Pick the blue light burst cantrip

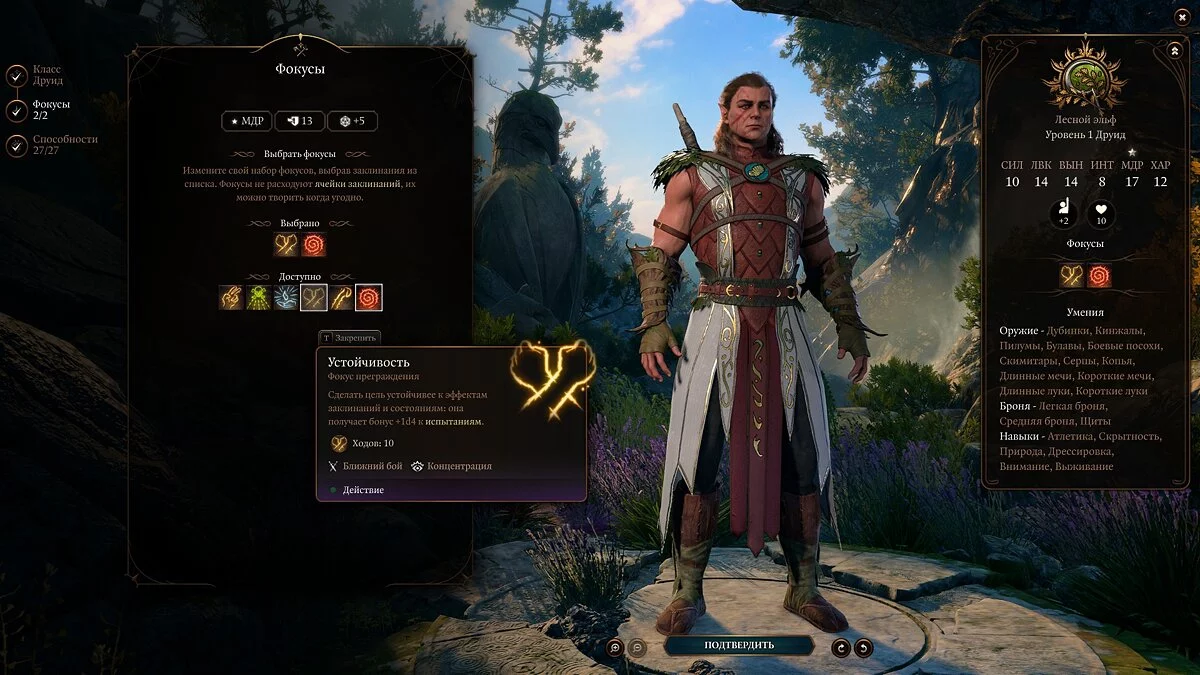[286, 297]
